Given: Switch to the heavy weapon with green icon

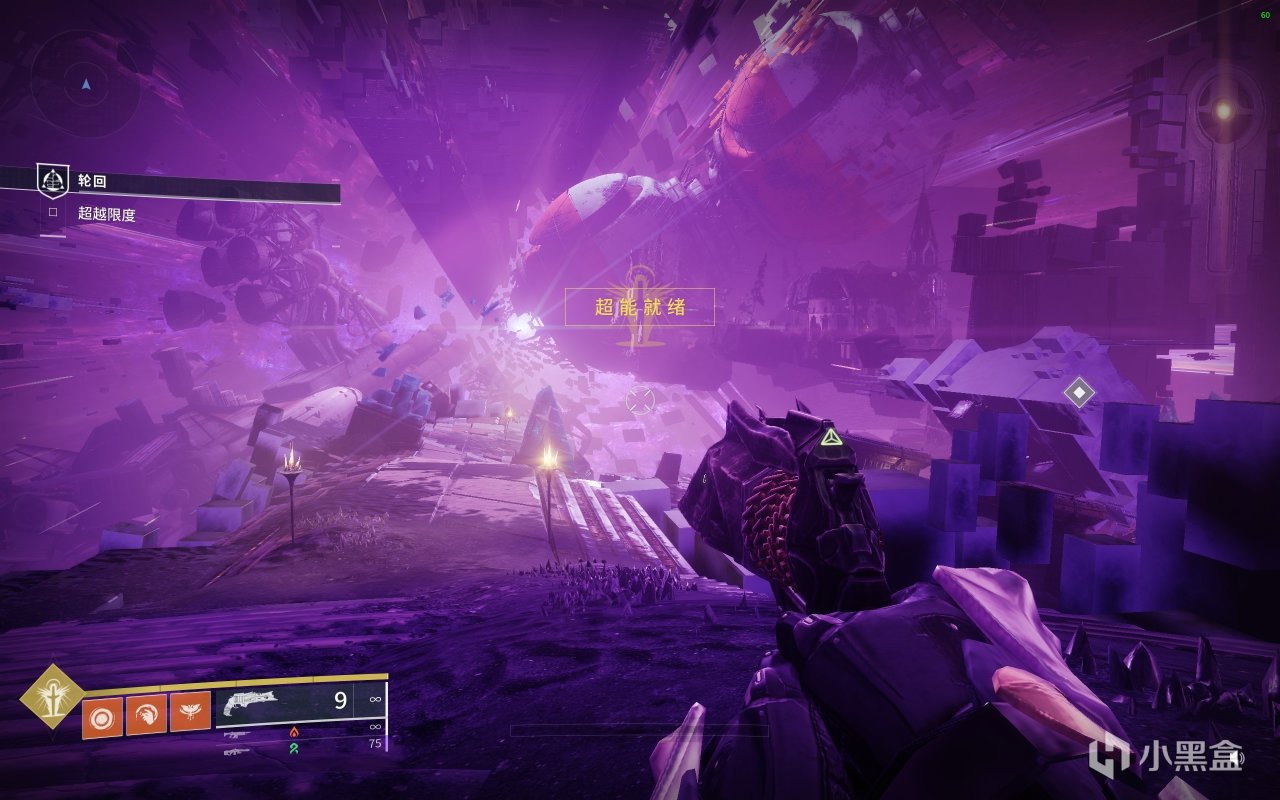Looking at the screenshot, I should click(x=240, y=749).
